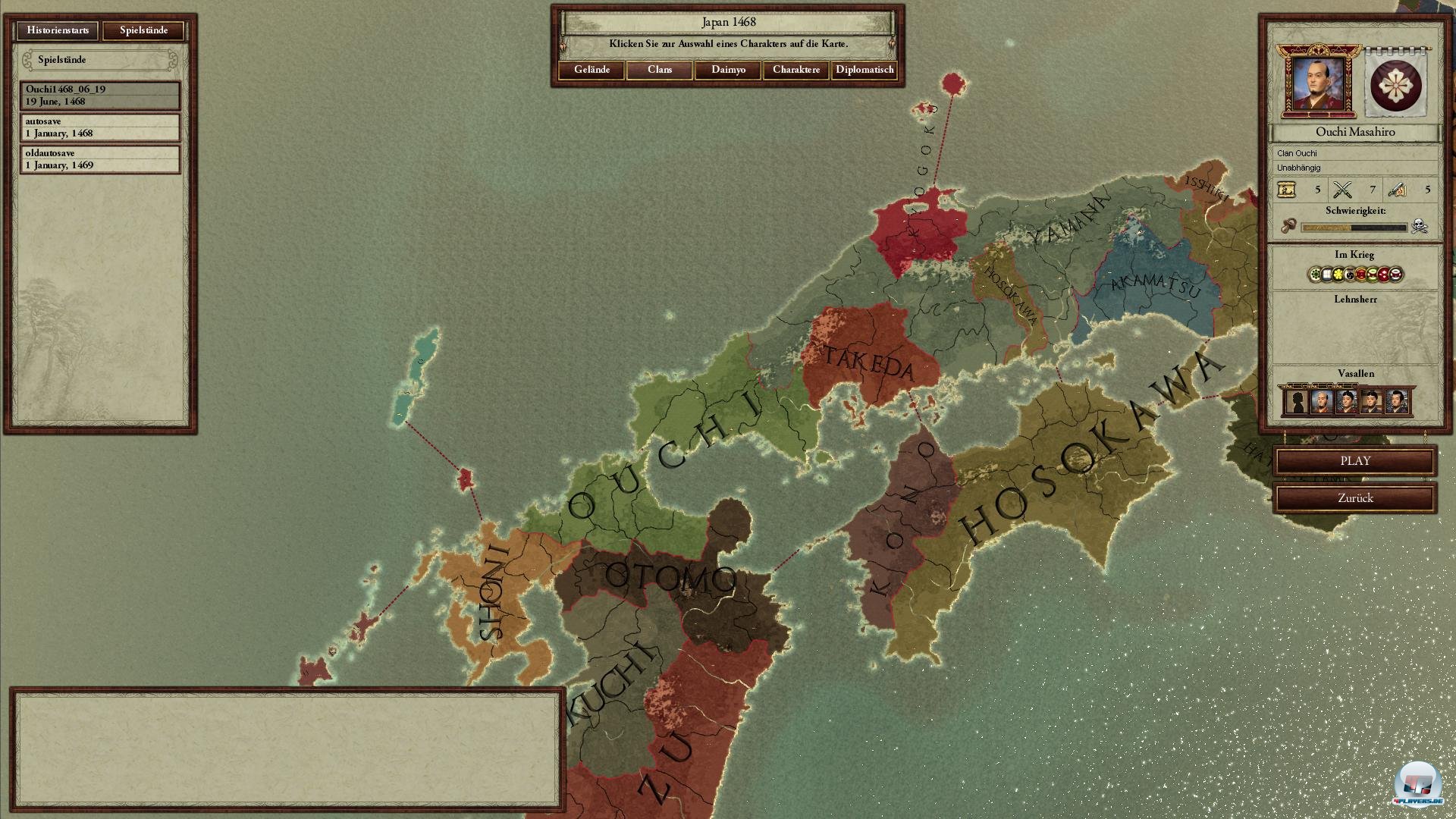Click the PLAY button
The width and height of the screenshot is (1456, 819).
(1354, 460)
